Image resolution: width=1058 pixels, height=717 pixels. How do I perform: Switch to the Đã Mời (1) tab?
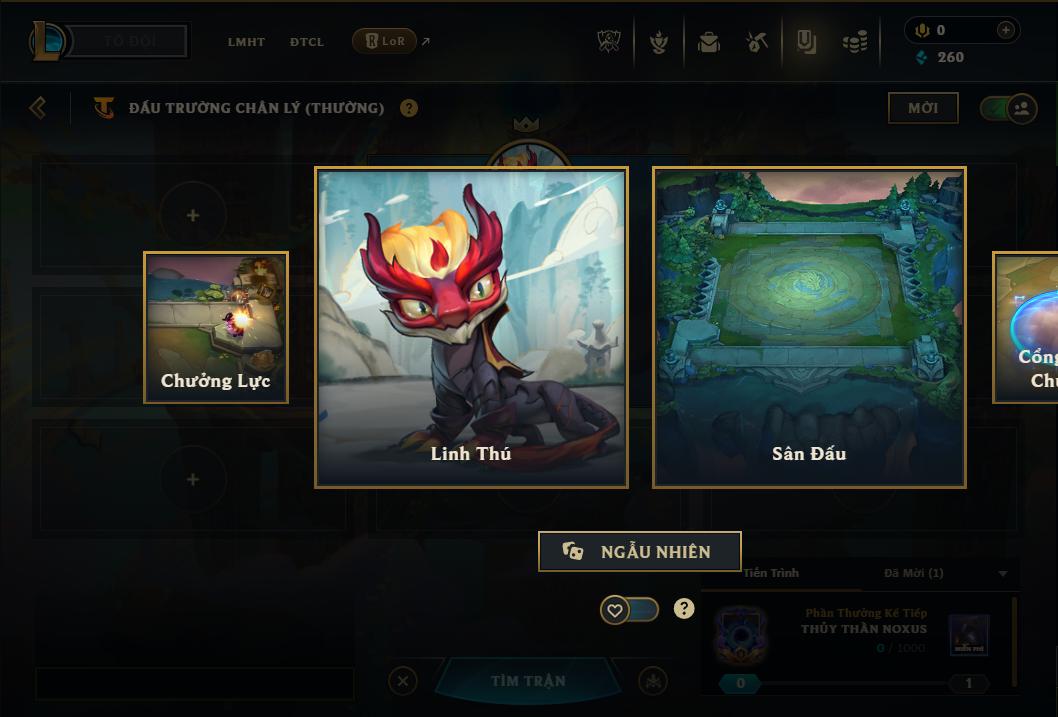point(913,573)
